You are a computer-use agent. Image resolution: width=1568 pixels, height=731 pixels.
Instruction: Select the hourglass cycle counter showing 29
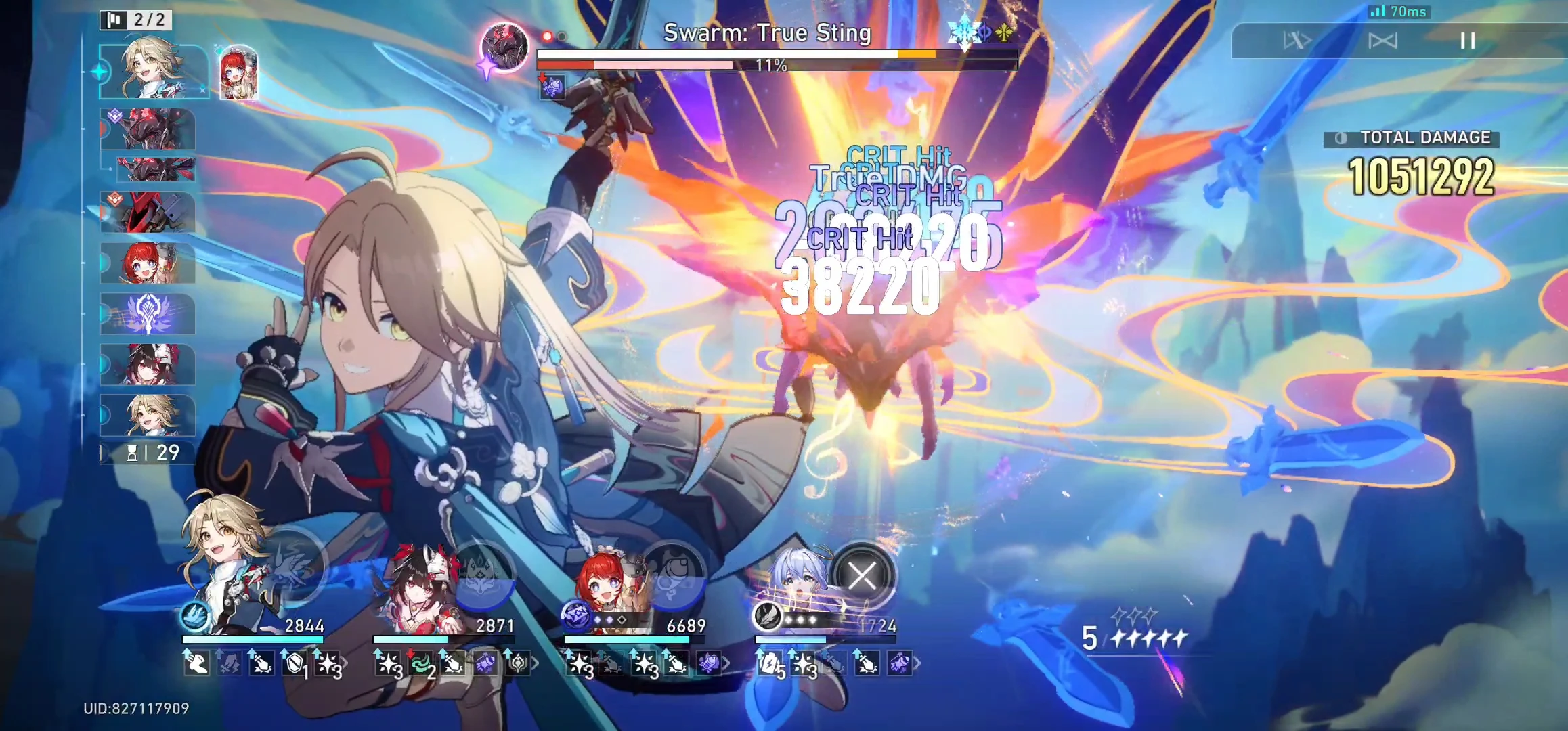146,455
